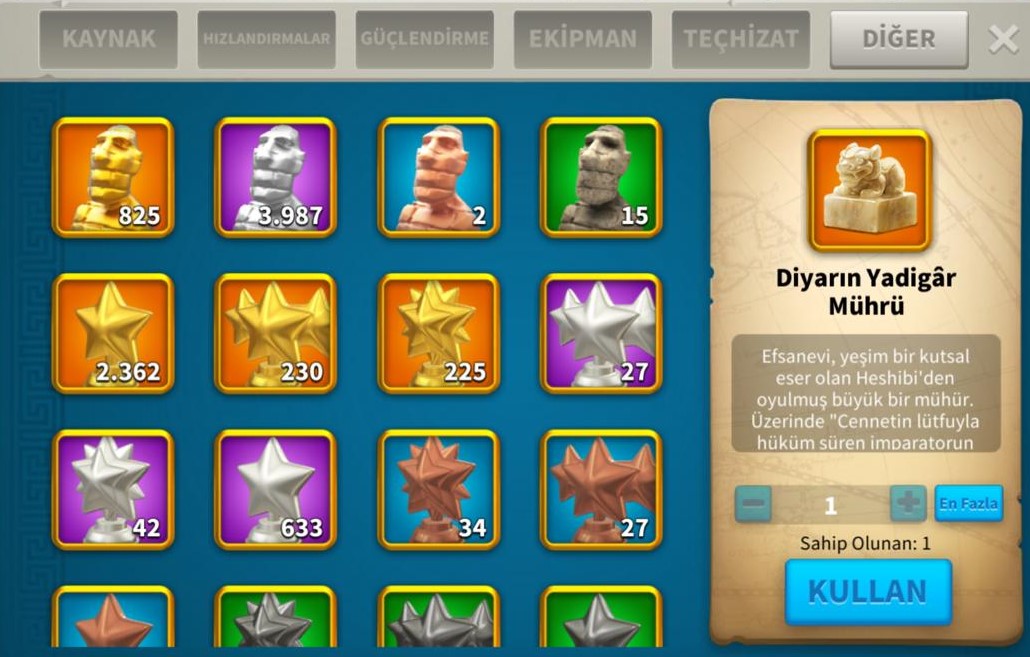
Task: Use the item with KULLAN button
Action: click(867, 592)
